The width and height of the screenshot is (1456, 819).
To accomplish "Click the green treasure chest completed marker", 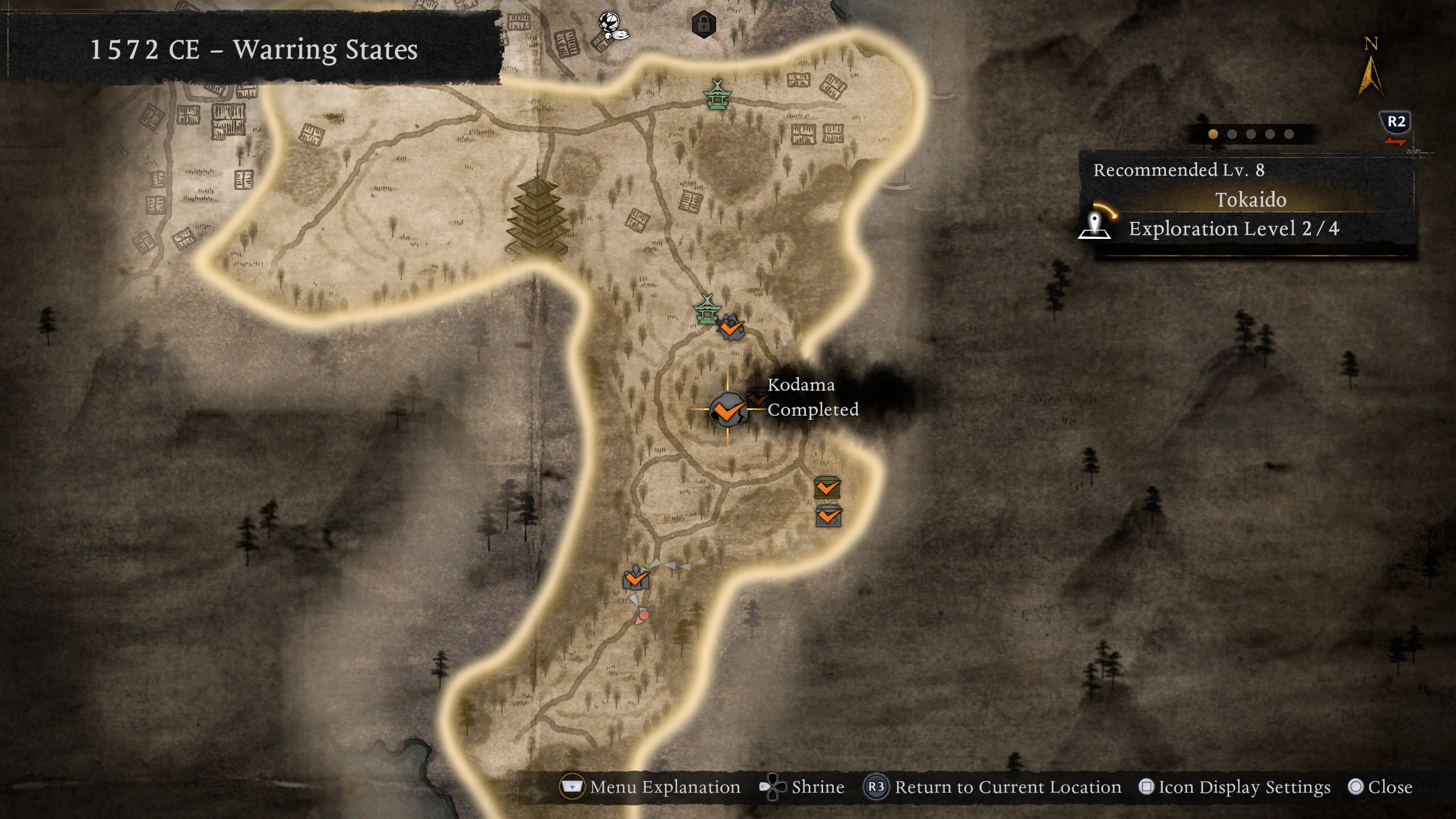I will (827, 487).
